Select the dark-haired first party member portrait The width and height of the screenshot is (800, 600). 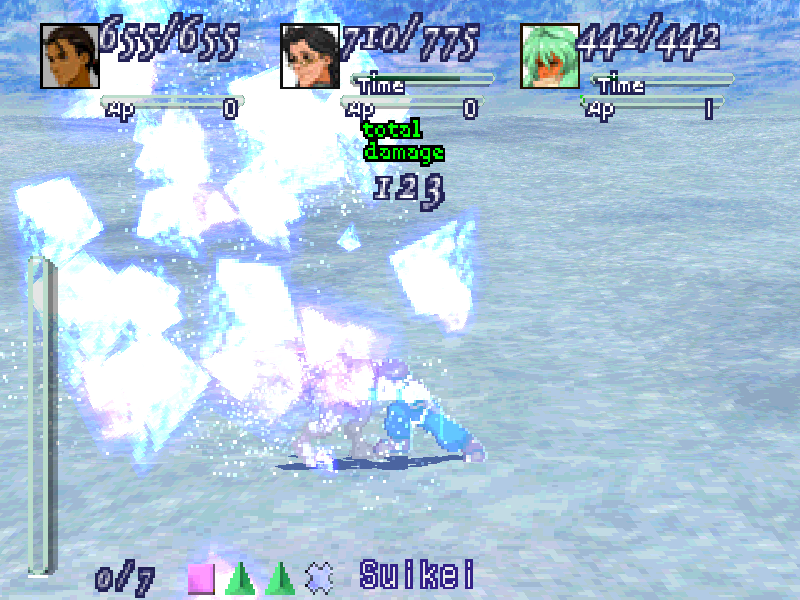pyautogui.click(x=70, y=55)
